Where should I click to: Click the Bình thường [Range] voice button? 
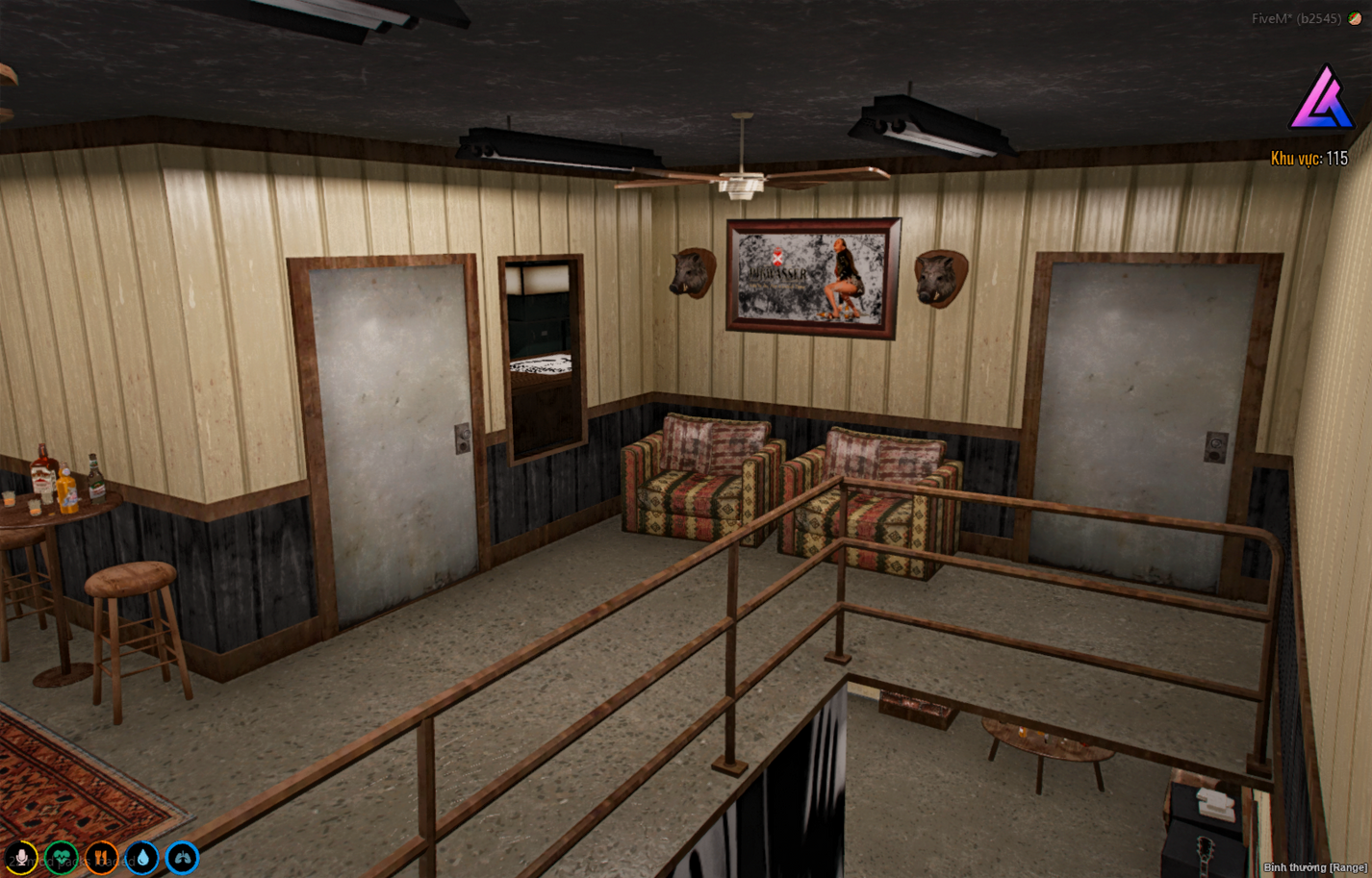coord(1315,868)
